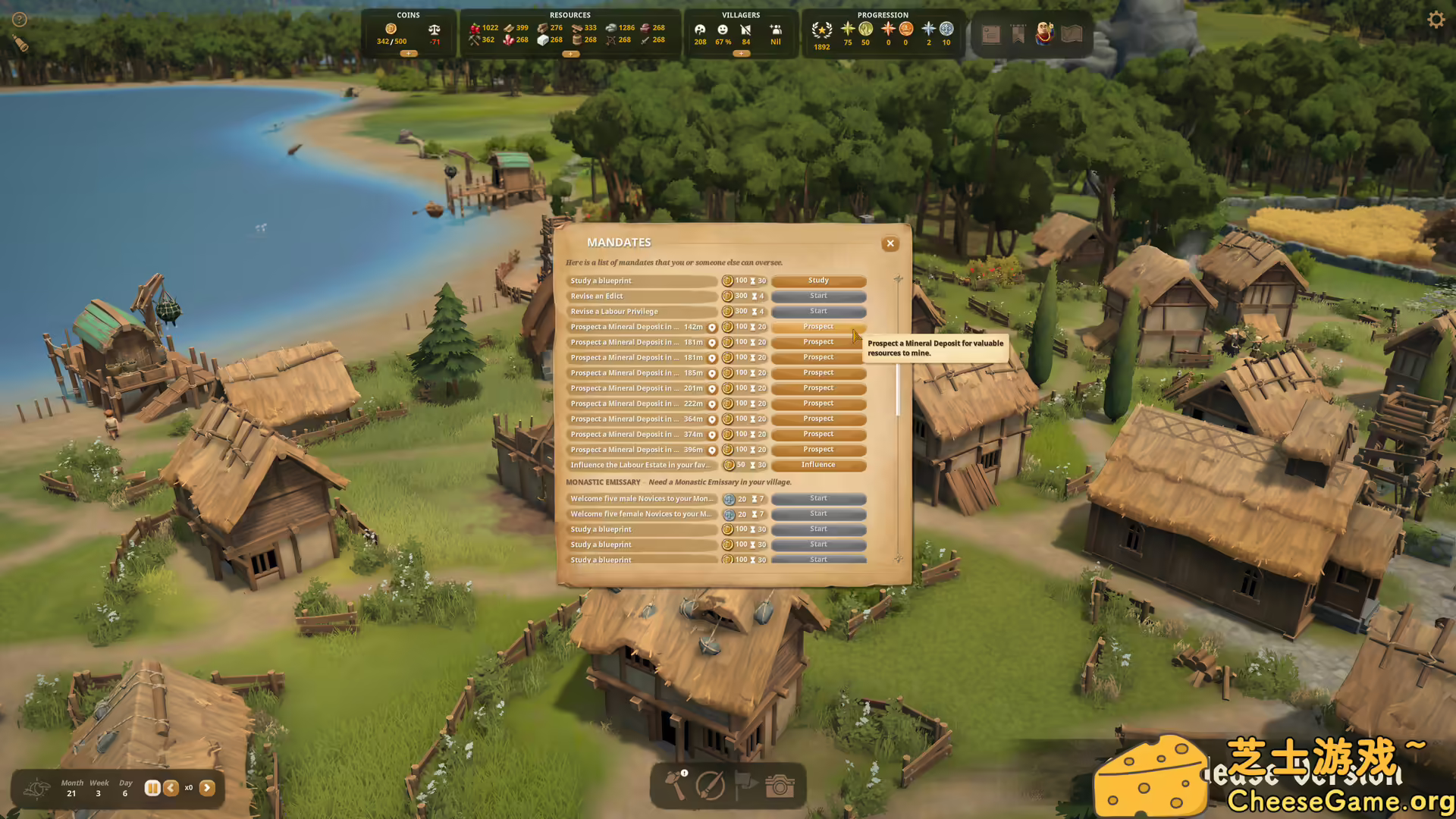Click Influence for the Labour Estate mandate

point(818,465)
